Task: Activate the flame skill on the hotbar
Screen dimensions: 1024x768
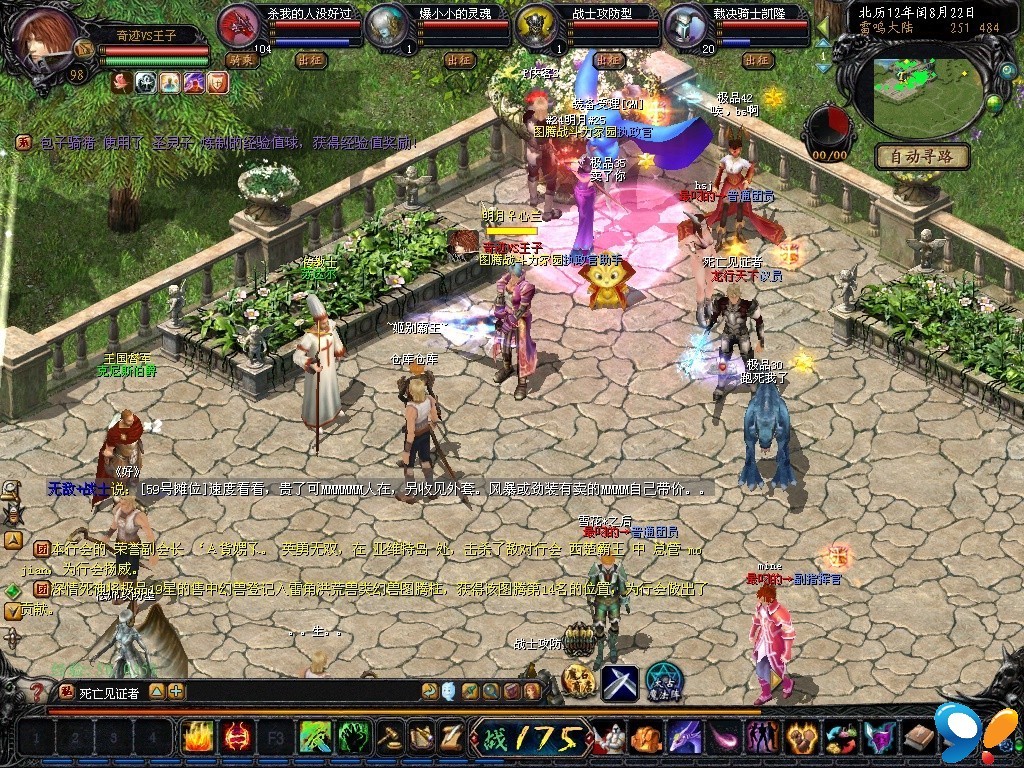Action: coord(197,738)
